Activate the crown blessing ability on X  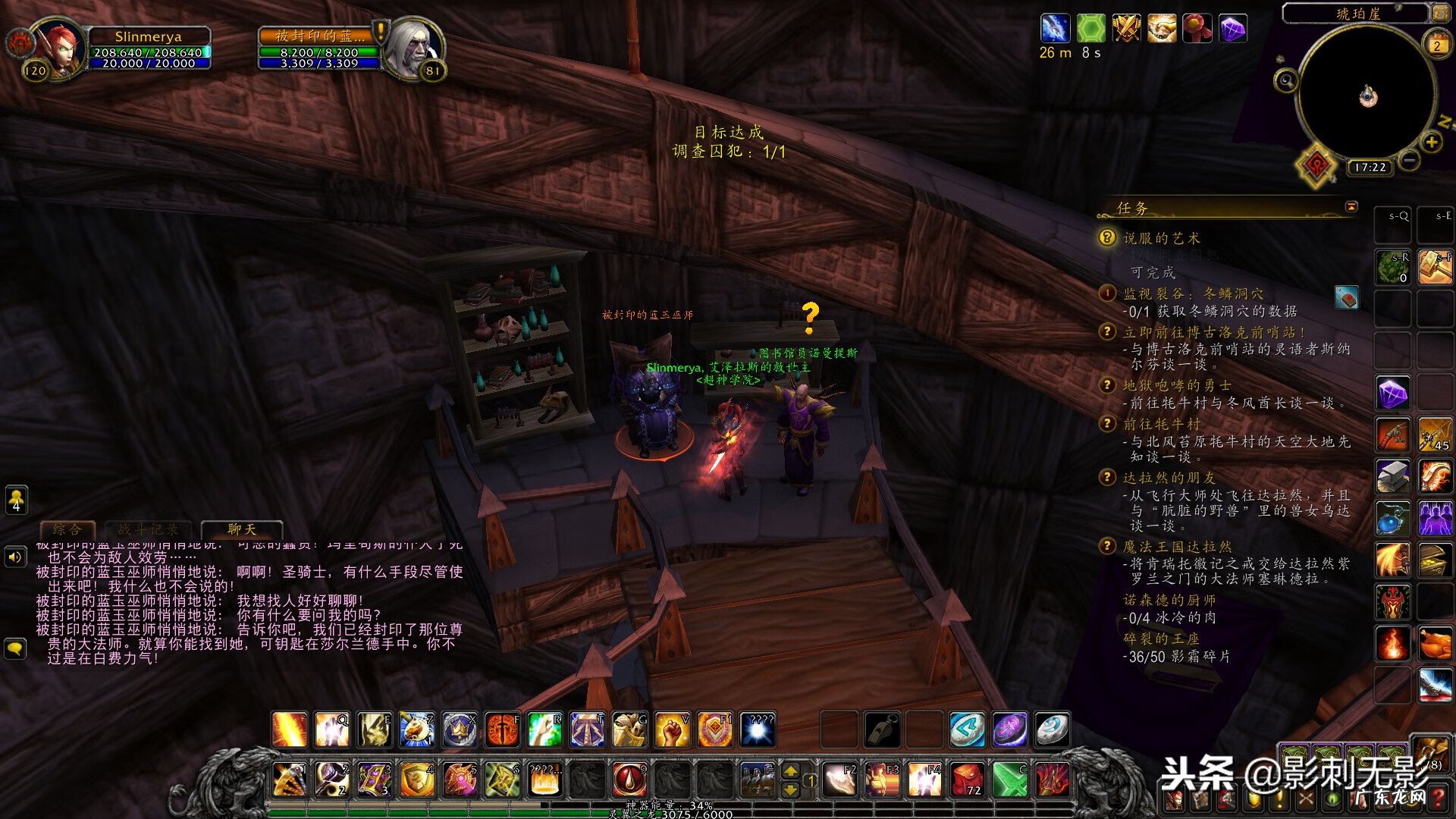pyautogui.click(x=460, y=730)
